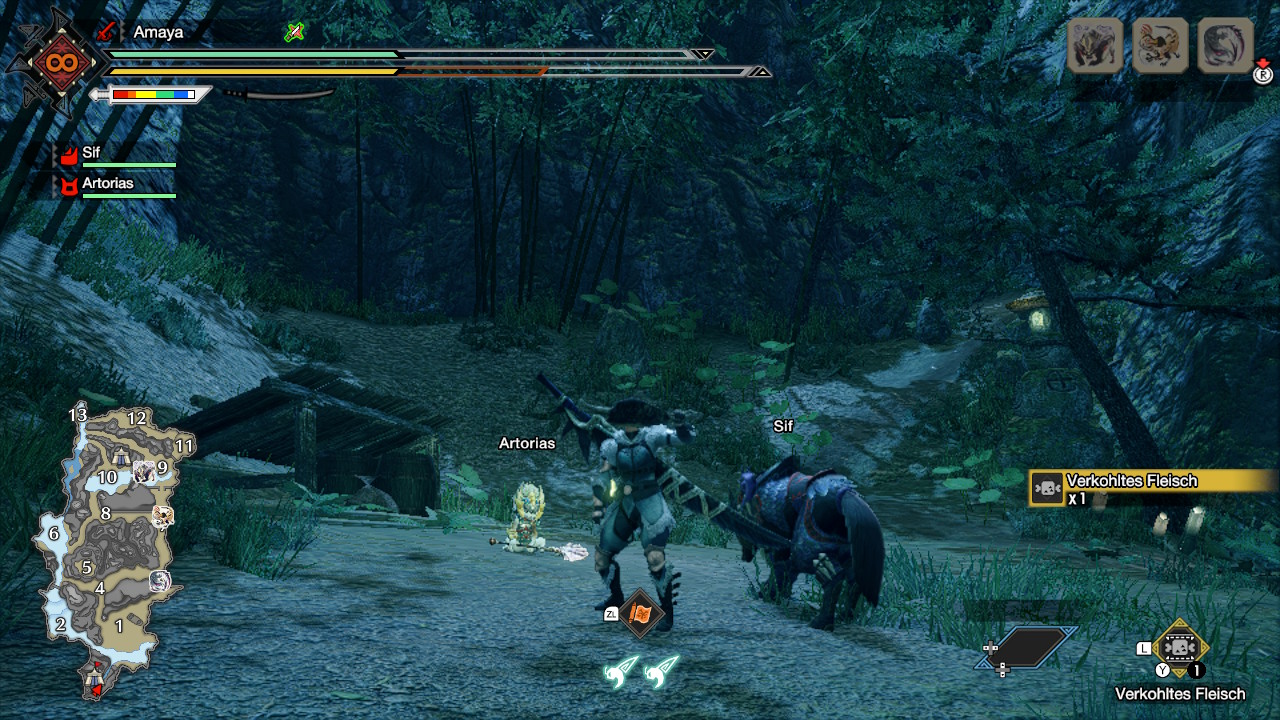Screen dimensions: 1280x720
Task: Select buddy Artorias in the party list
Action: pos(107,184)
